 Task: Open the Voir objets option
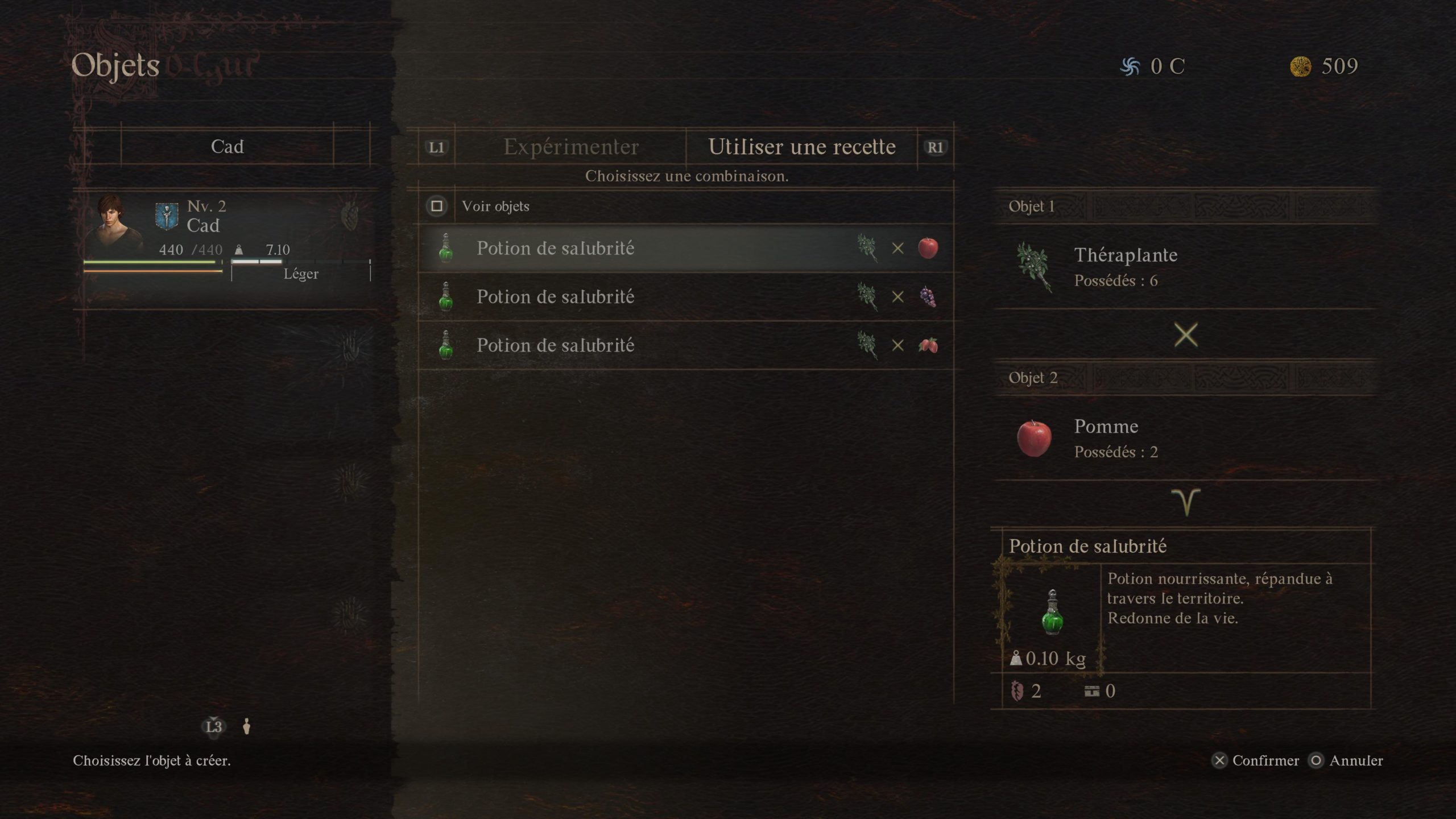(495, 206)
